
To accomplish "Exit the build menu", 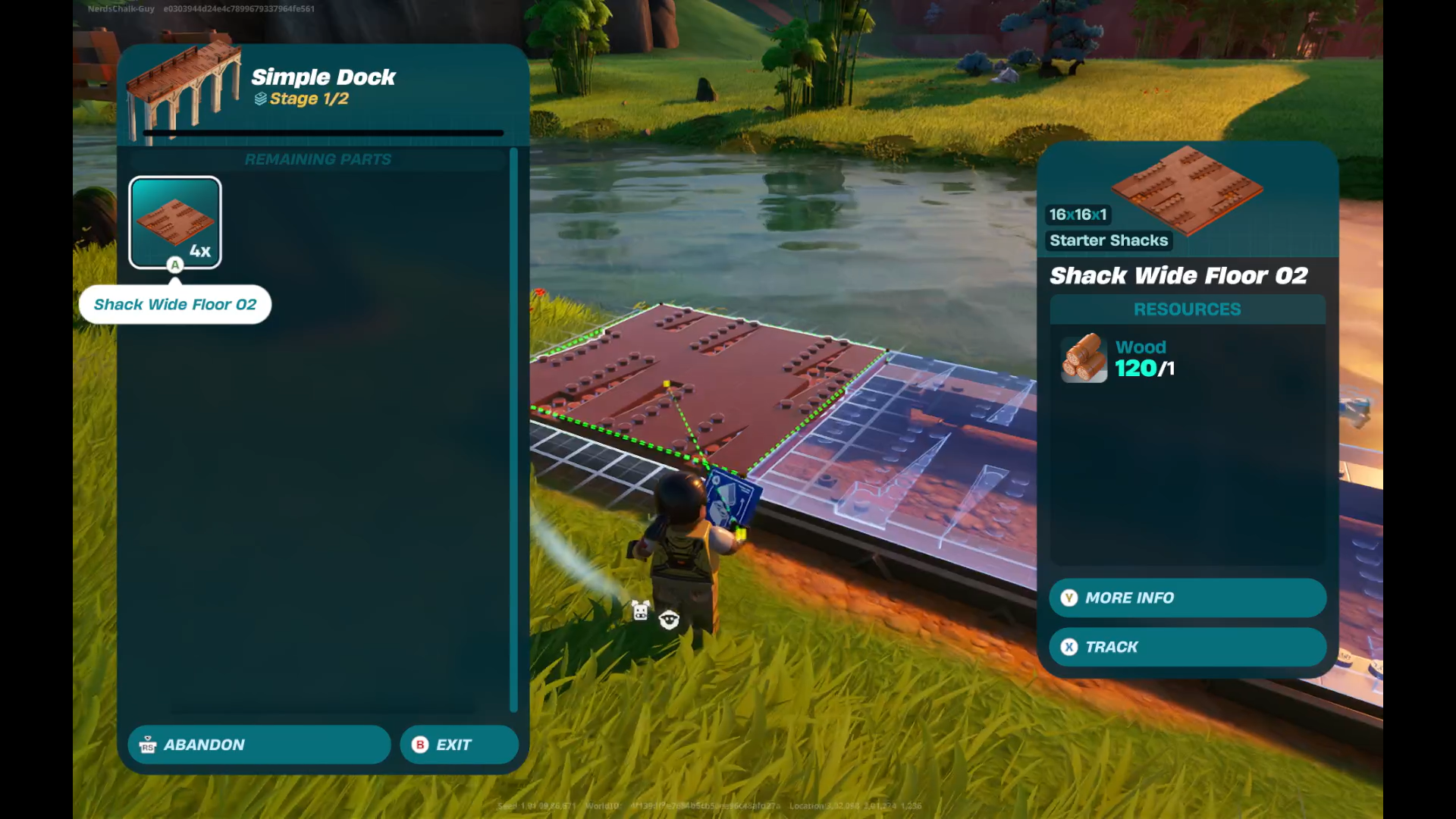I will pos(459,745).
